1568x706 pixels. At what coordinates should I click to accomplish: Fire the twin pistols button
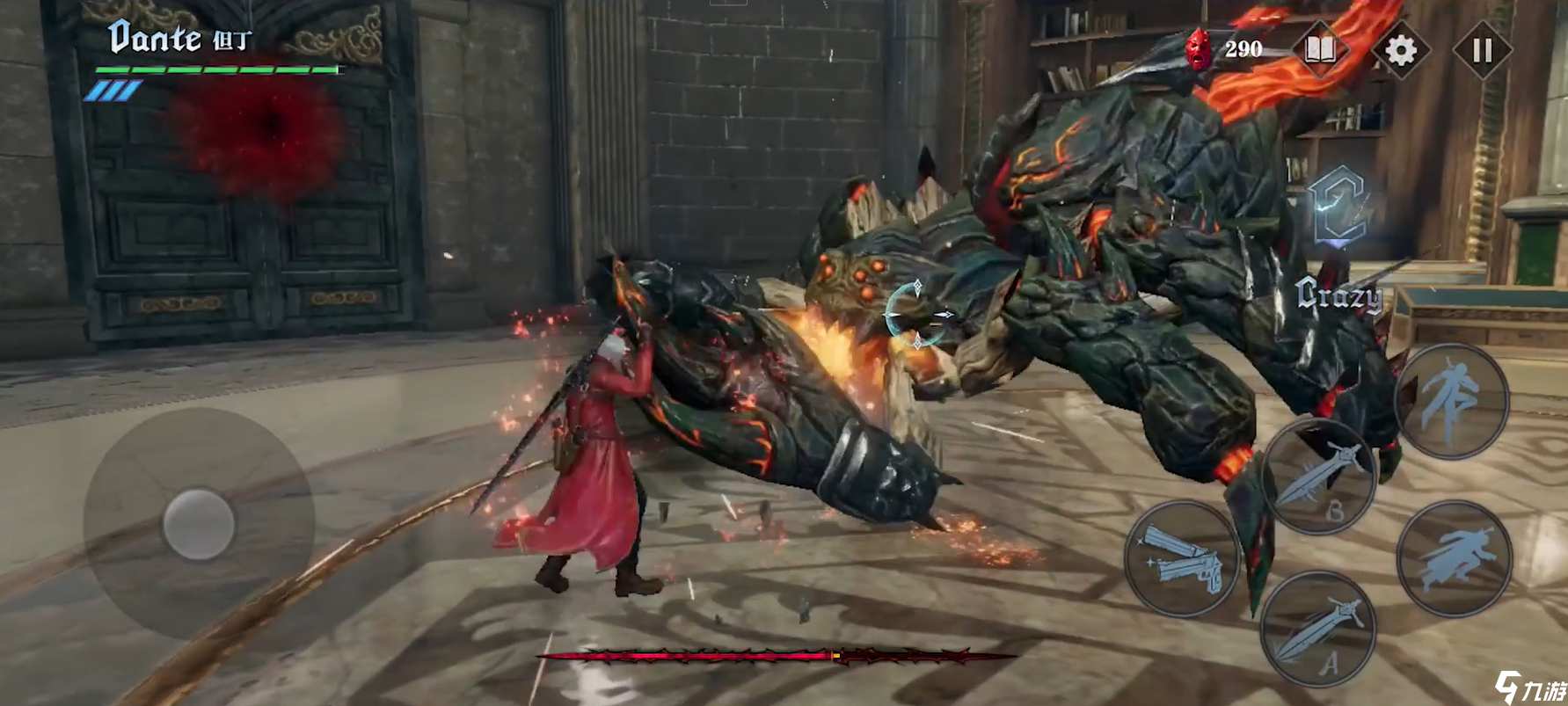coord(1182,558)
